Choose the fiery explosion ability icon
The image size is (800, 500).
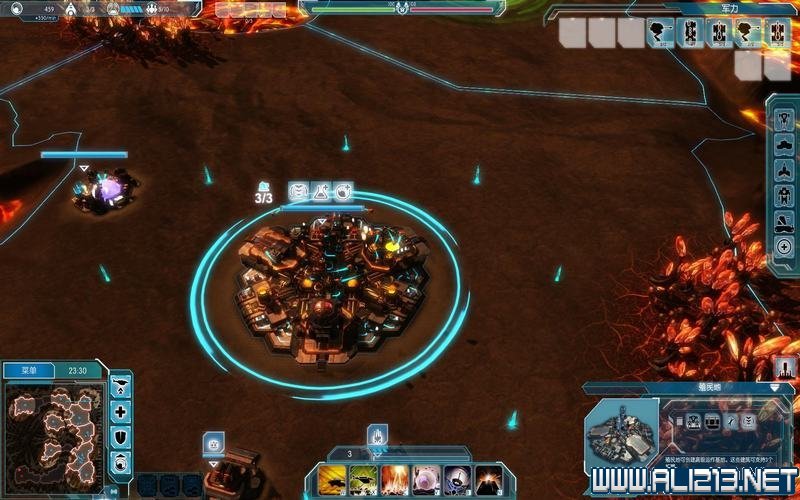(x=395, y=480)
